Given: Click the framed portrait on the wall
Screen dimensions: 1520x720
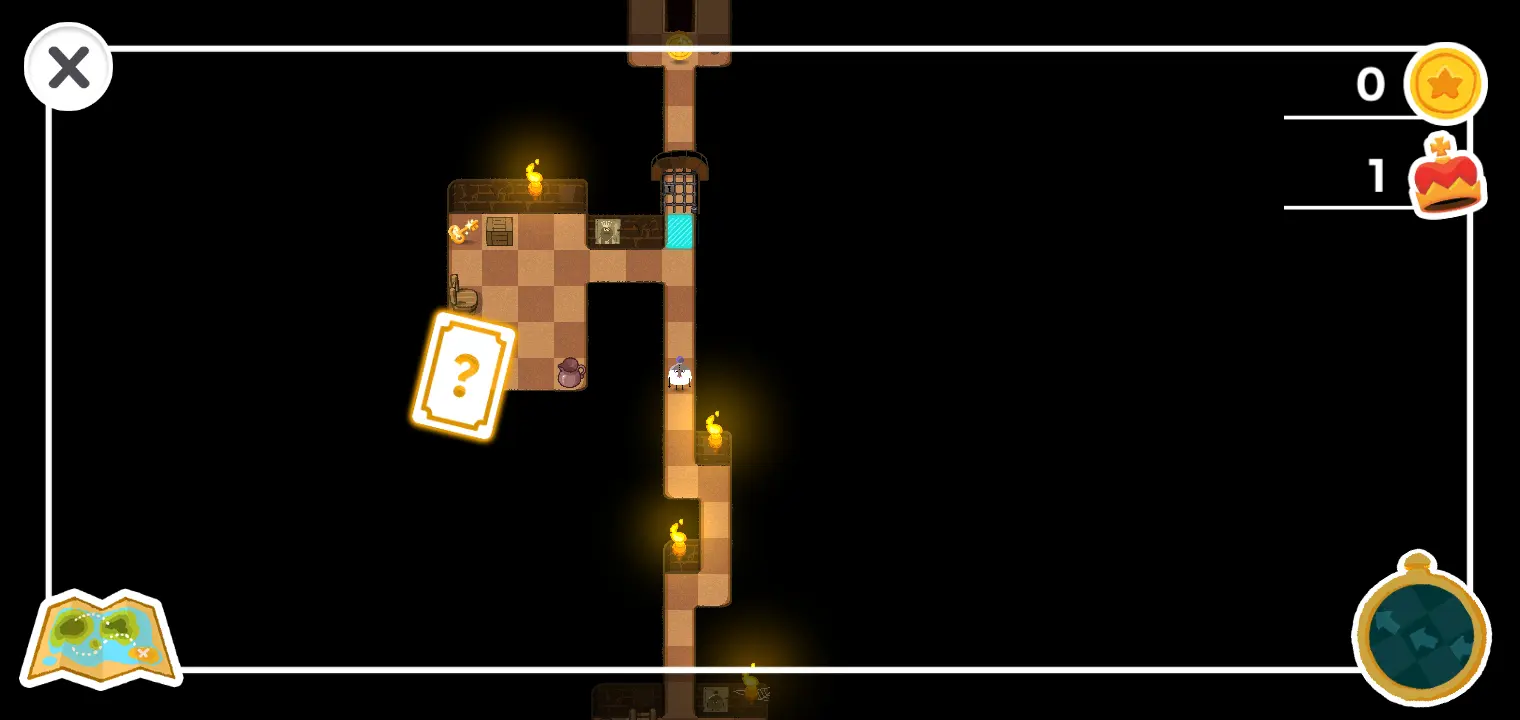Looking at the screenshot, I should [x=609, y=230].
